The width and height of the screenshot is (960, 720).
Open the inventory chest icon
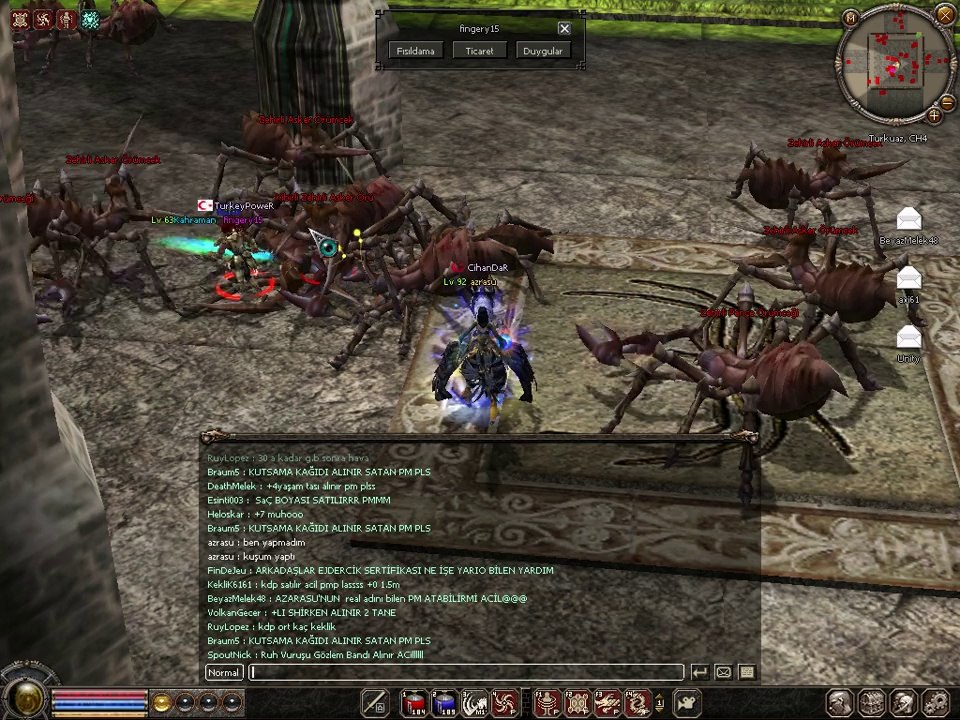pyautogui.click(x=873, y=702)
